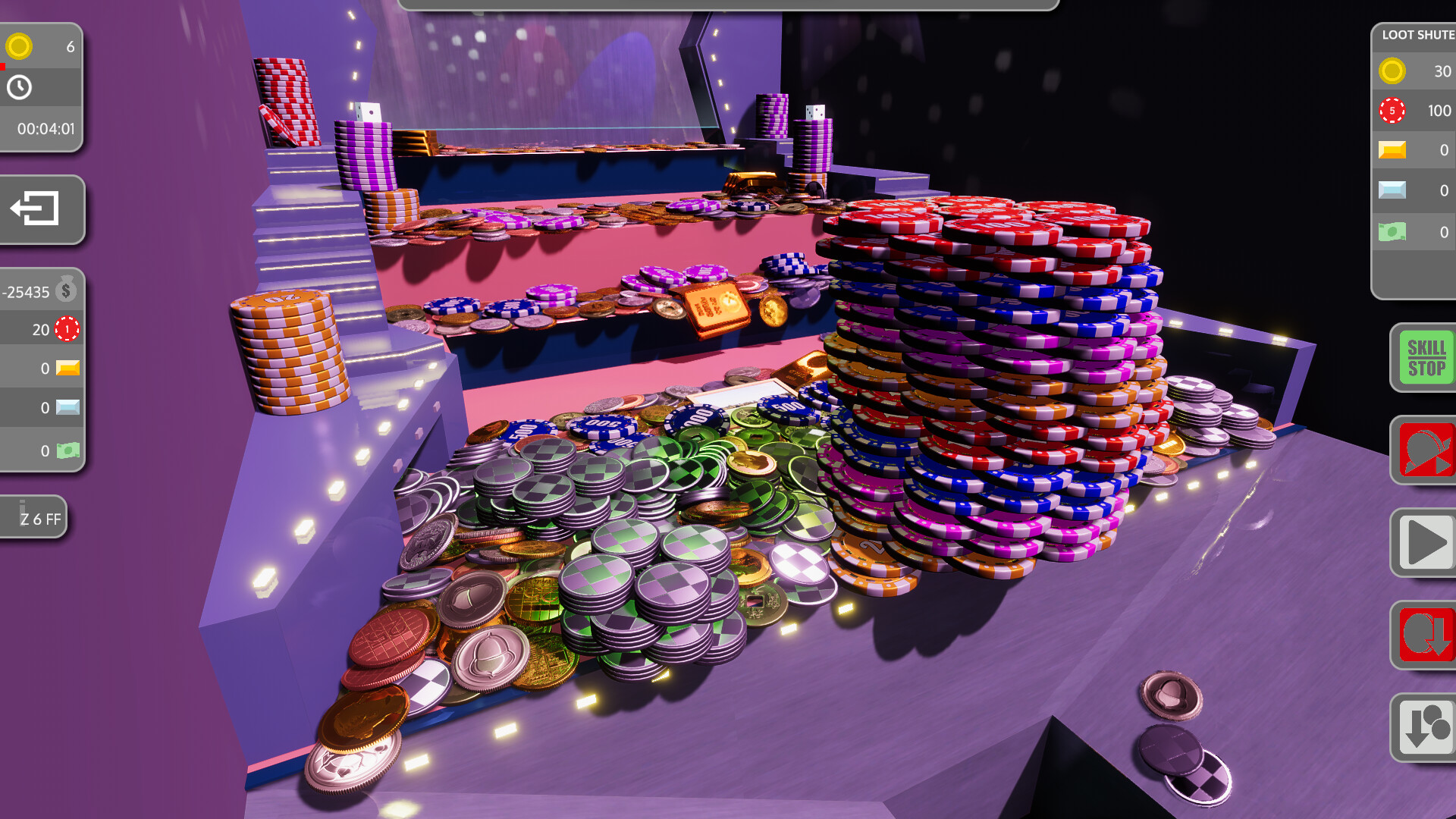Viewport: 1456px width, 819px height.
Task: Toggle the play button on the right sidebar
Action: 1426,544
